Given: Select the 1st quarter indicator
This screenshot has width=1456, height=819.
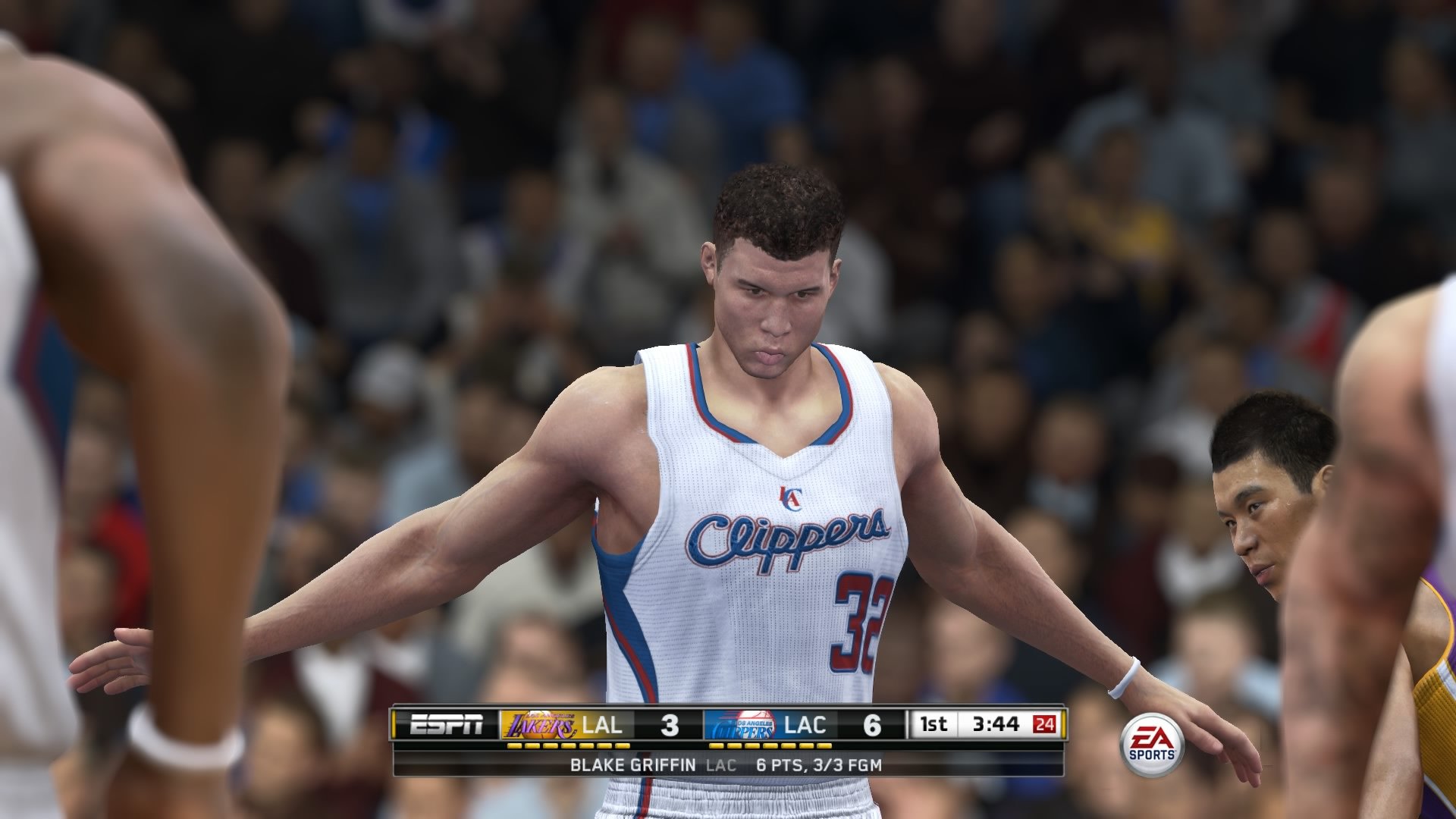Looking at the screenshot, I should coord(934,724).
